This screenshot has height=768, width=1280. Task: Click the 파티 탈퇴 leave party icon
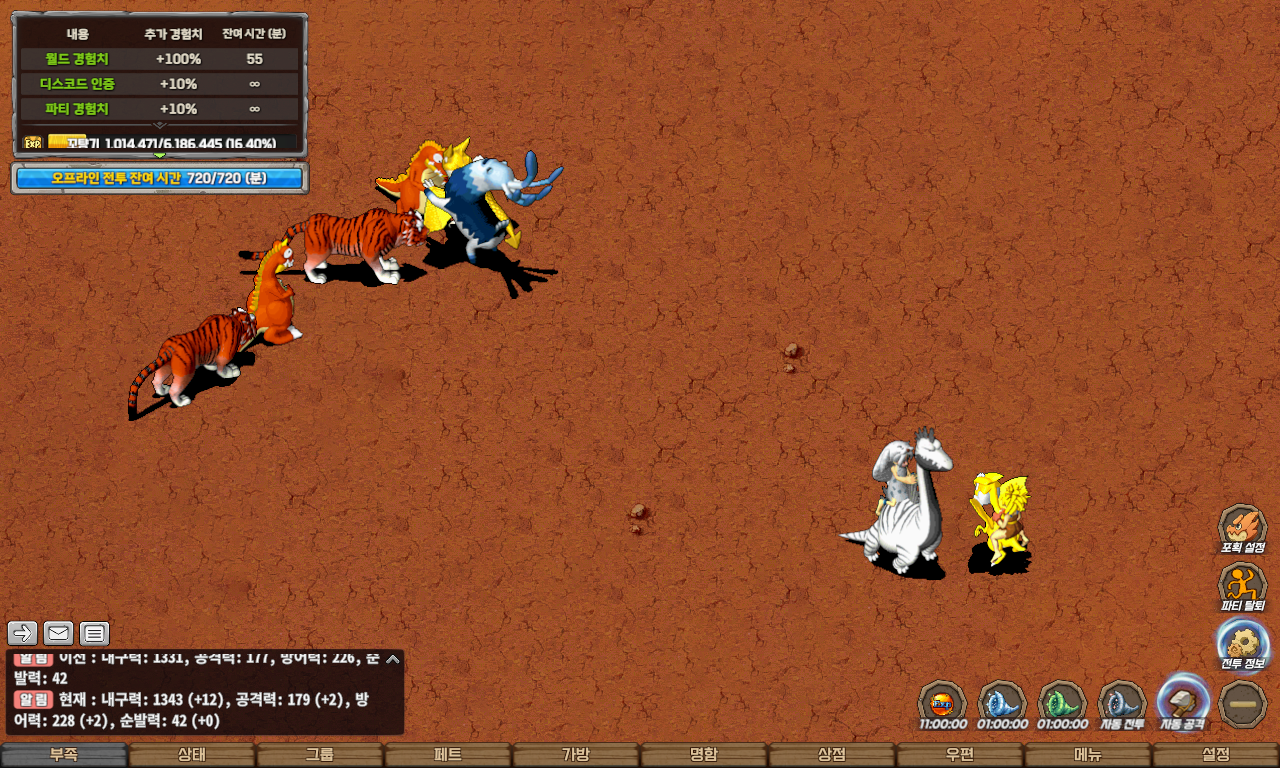(1242, 586)
